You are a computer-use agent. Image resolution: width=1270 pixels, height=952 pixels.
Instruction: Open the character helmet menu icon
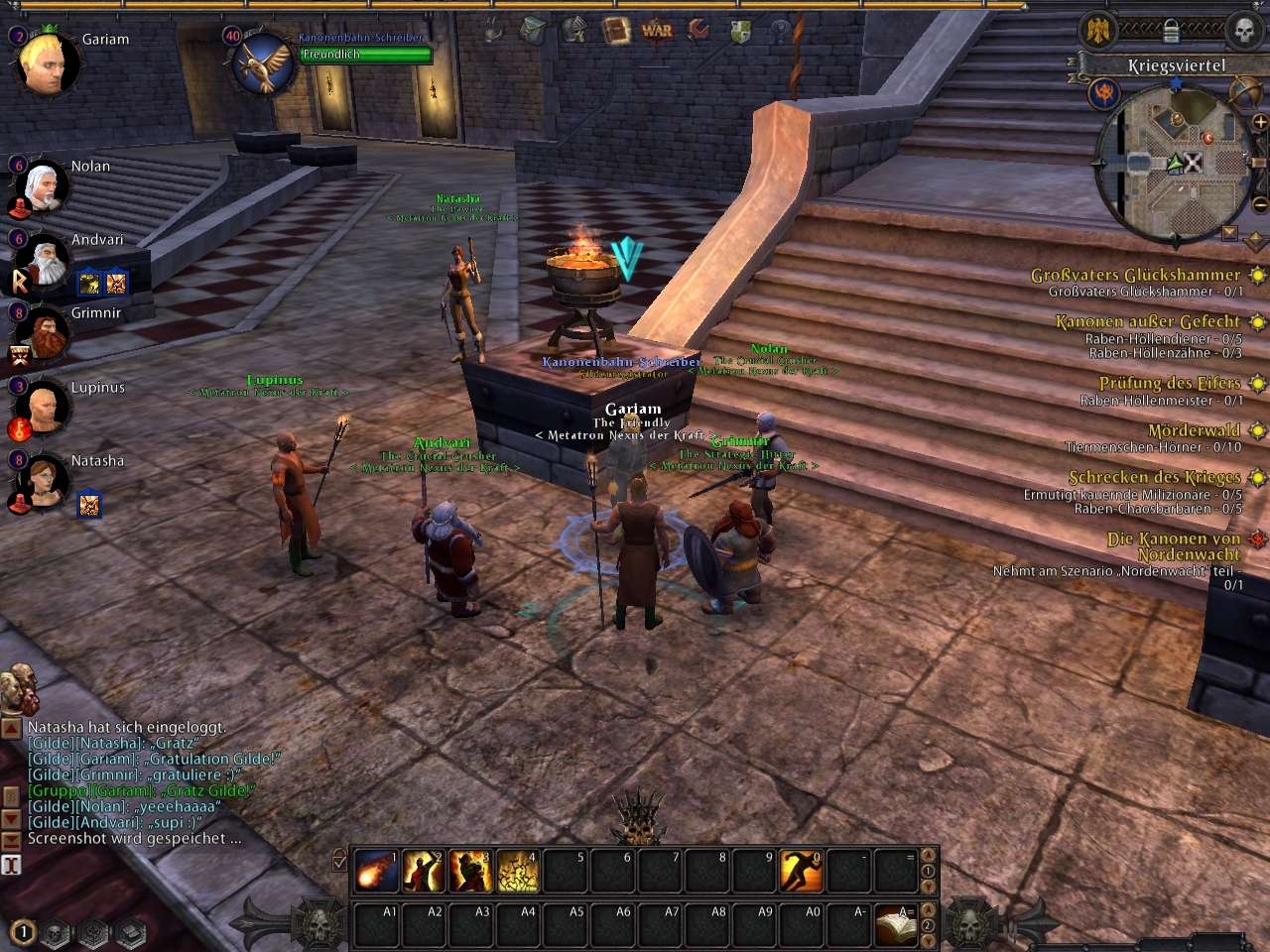[x=574, y=31]
